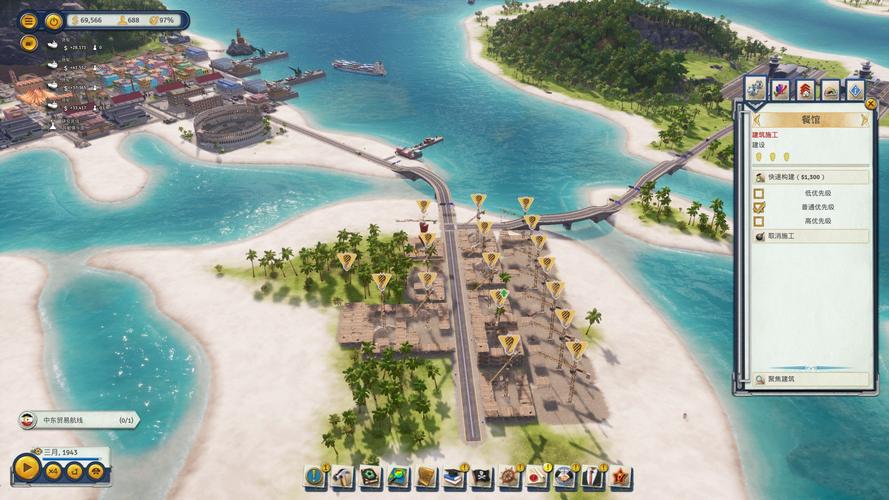Viewport: 889px width, 500px height.
Task: Toggle the normal priority checkbox
Action: [759, 207]
